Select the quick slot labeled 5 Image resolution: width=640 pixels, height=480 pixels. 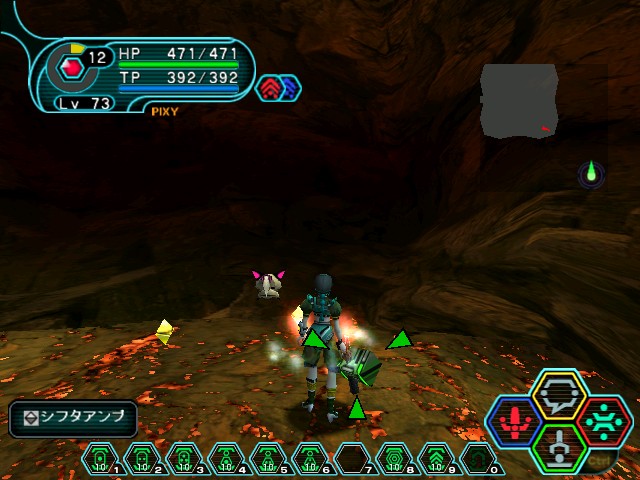(x=268, y=459)
